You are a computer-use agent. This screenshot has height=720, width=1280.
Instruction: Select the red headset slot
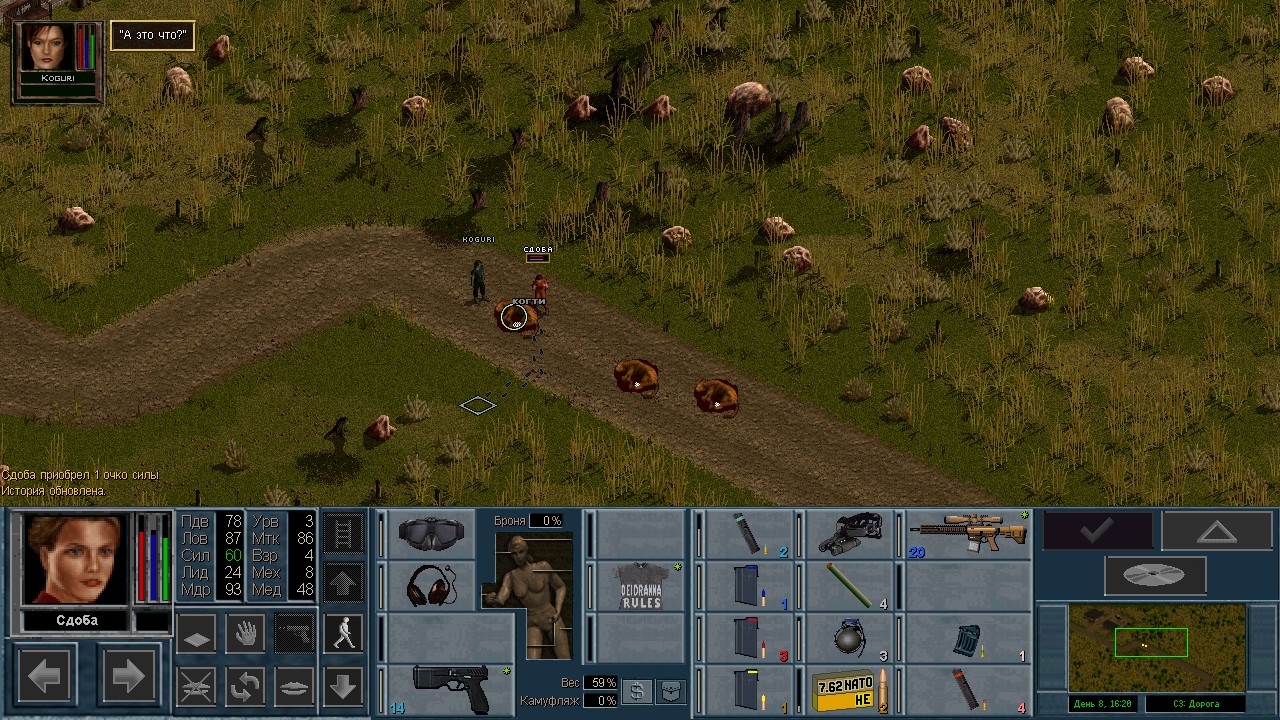click(430, 585)
